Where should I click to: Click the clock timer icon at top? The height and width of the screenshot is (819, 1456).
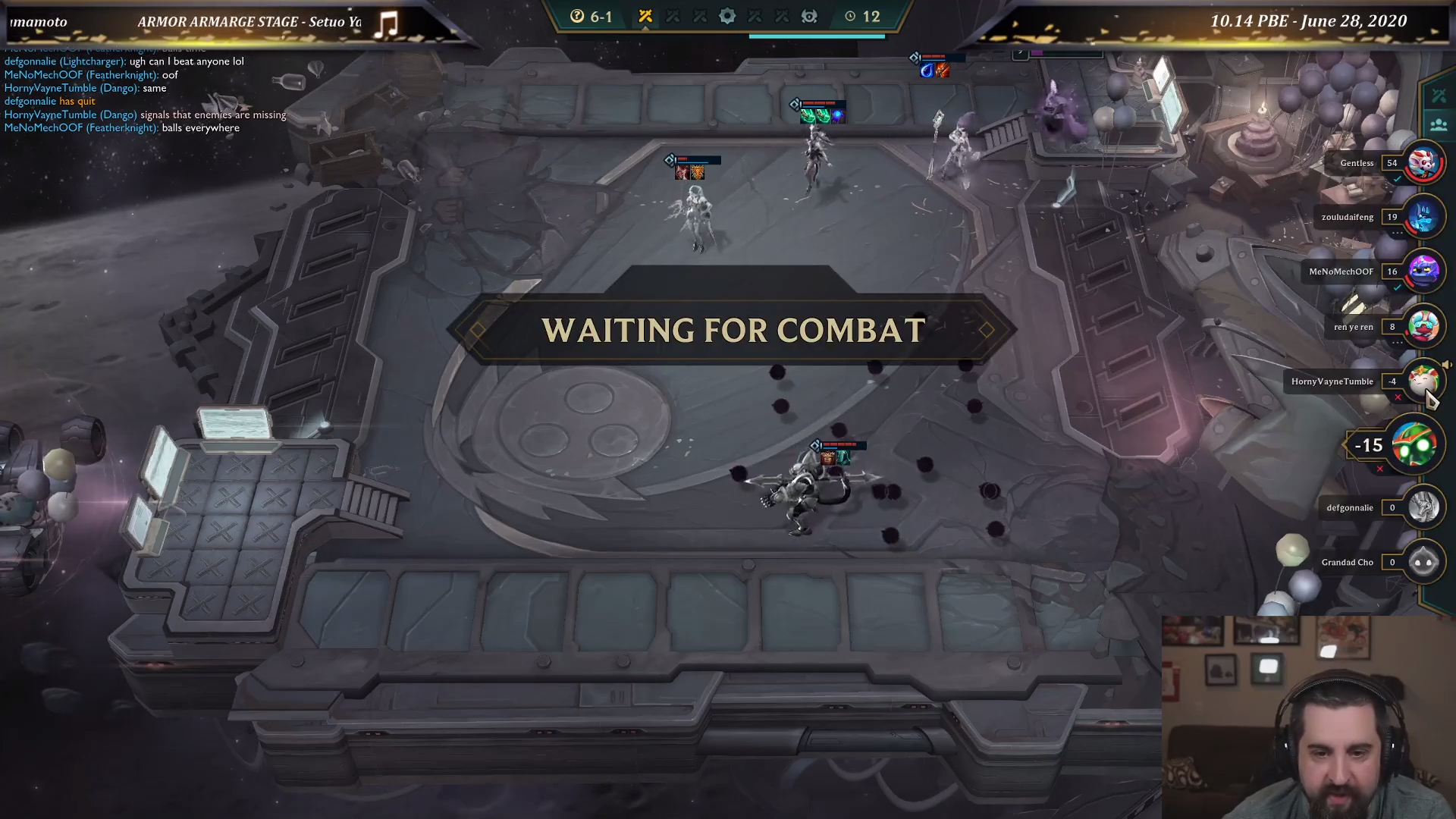pos(849,17)
